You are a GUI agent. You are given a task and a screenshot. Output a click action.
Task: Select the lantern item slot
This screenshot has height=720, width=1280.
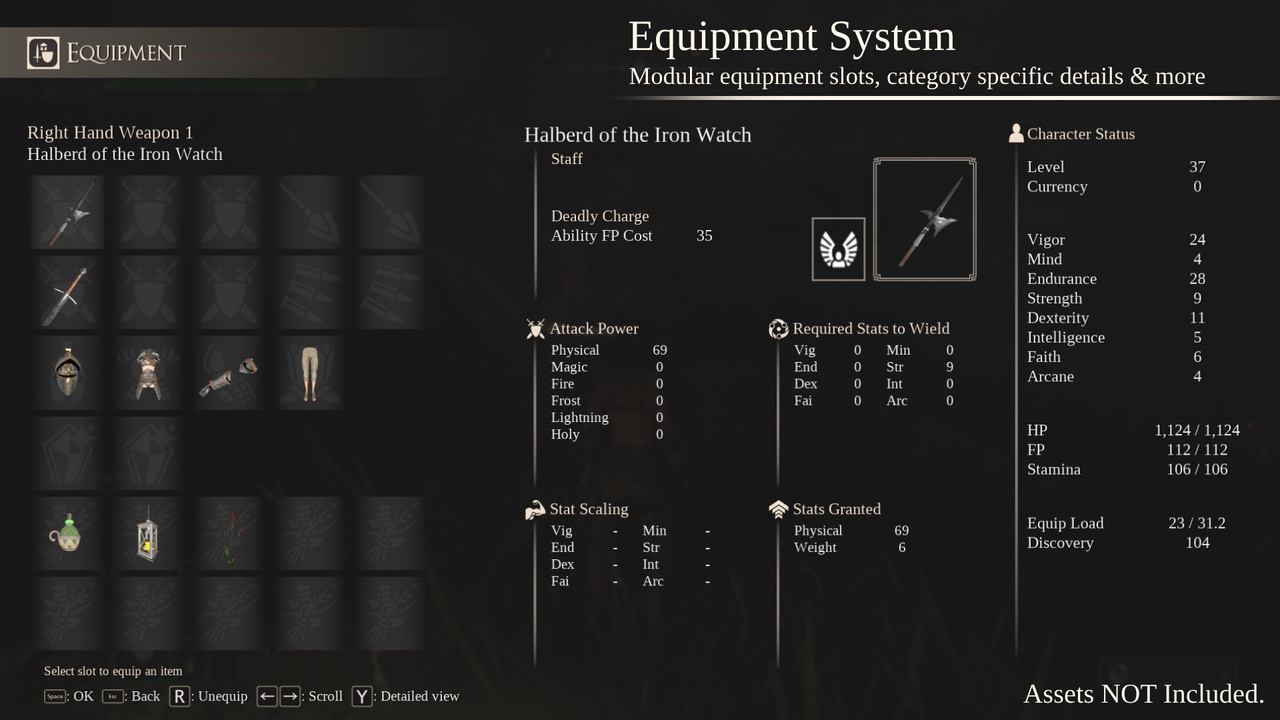coord(148,532)
